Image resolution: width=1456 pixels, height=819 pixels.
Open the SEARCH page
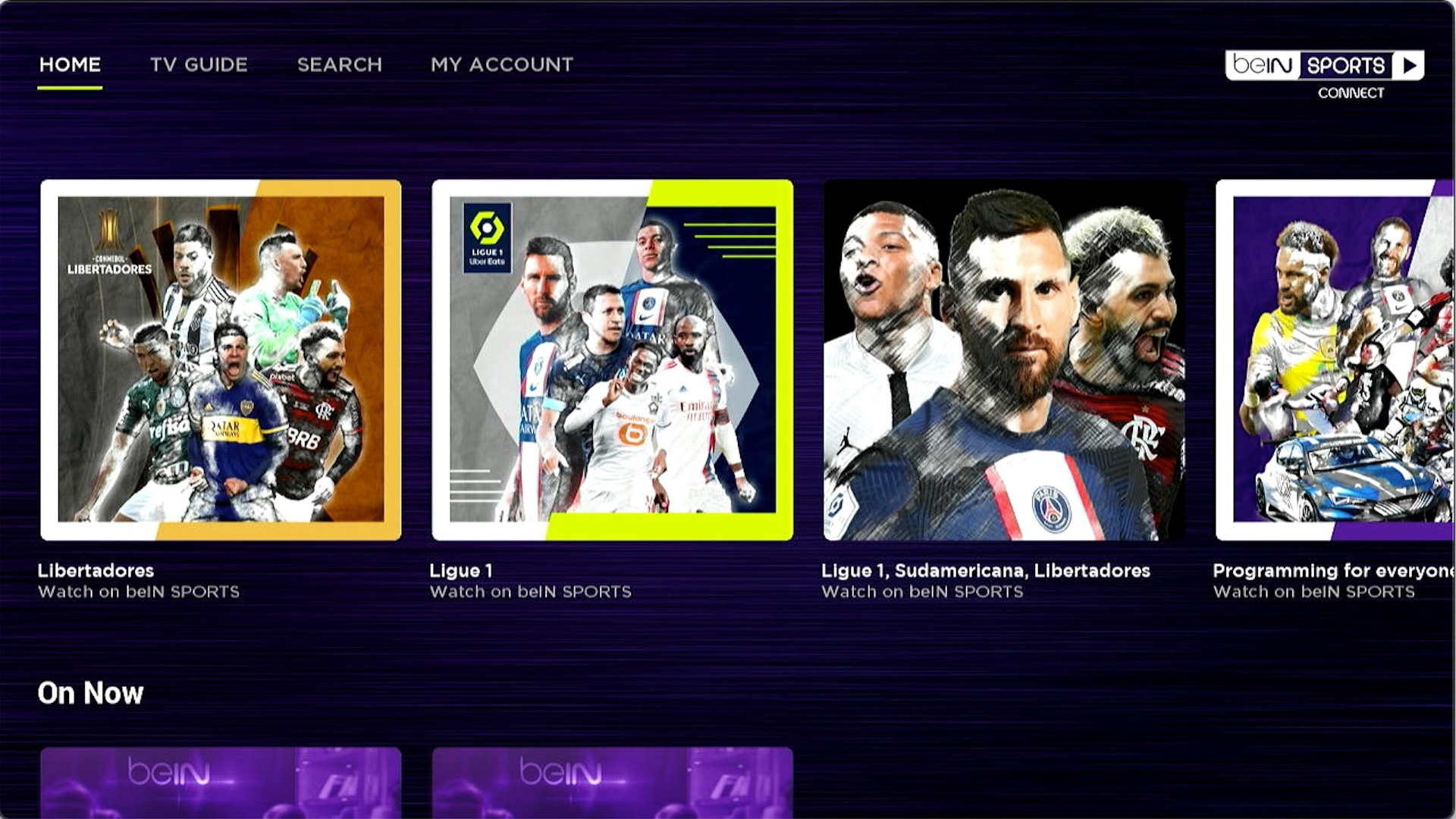pyautogui.click(x=340, y=64)
